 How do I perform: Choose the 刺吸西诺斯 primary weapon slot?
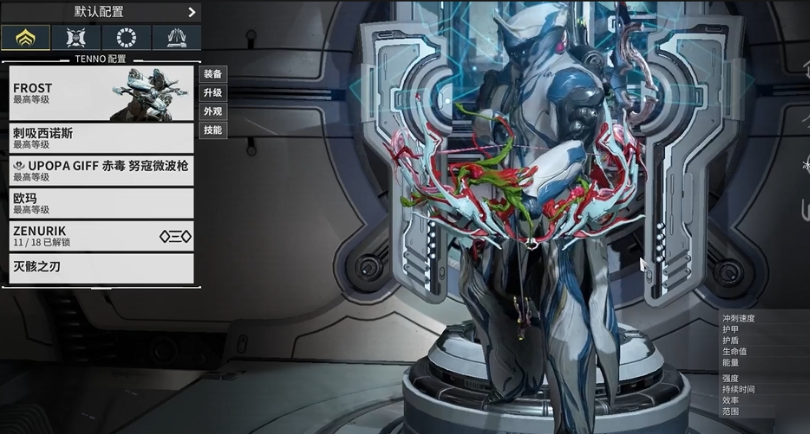(100, 137)
